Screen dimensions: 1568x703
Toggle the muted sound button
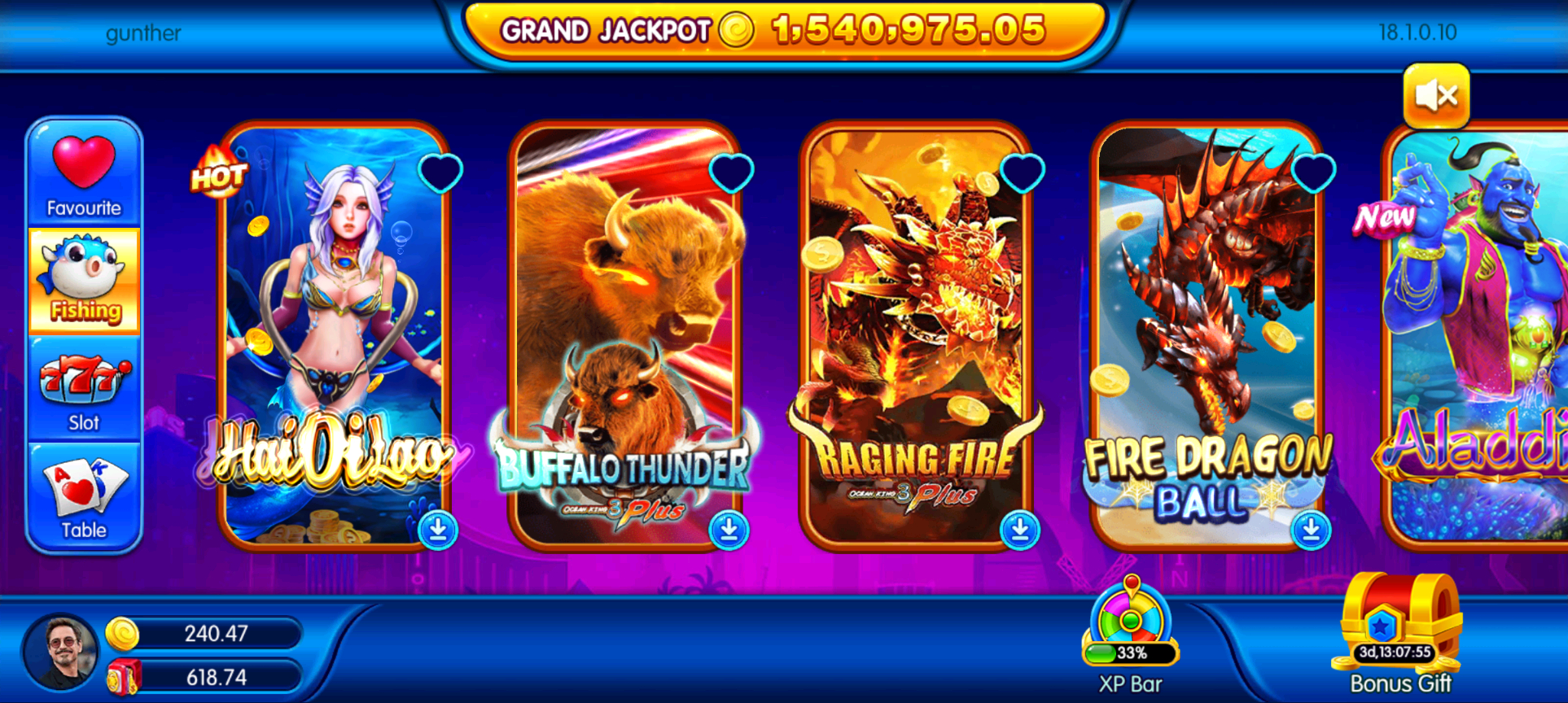[x=1436, y=96]
